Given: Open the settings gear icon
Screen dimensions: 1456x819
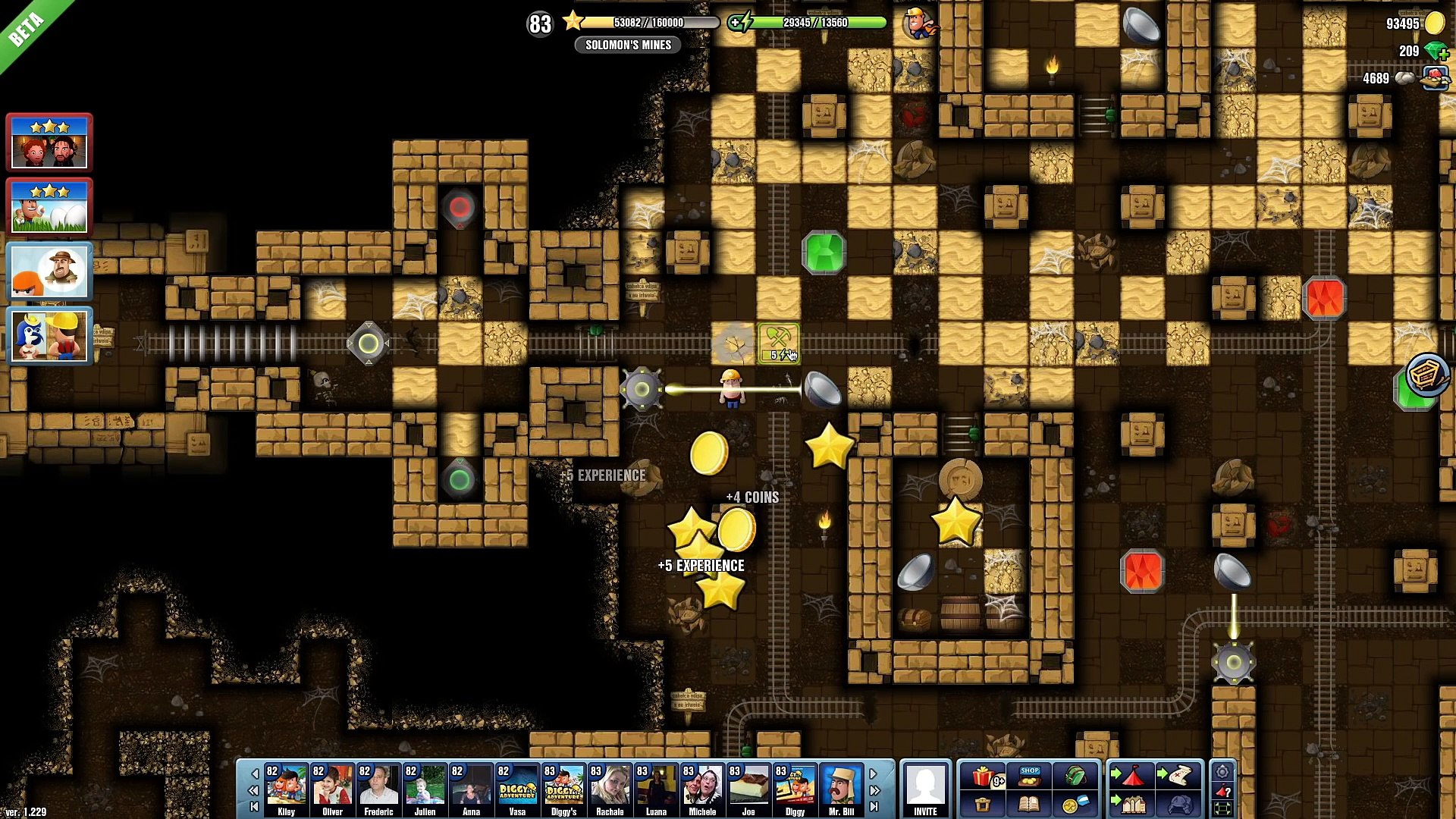Looking at the screenshot, I should [1222, 773].
